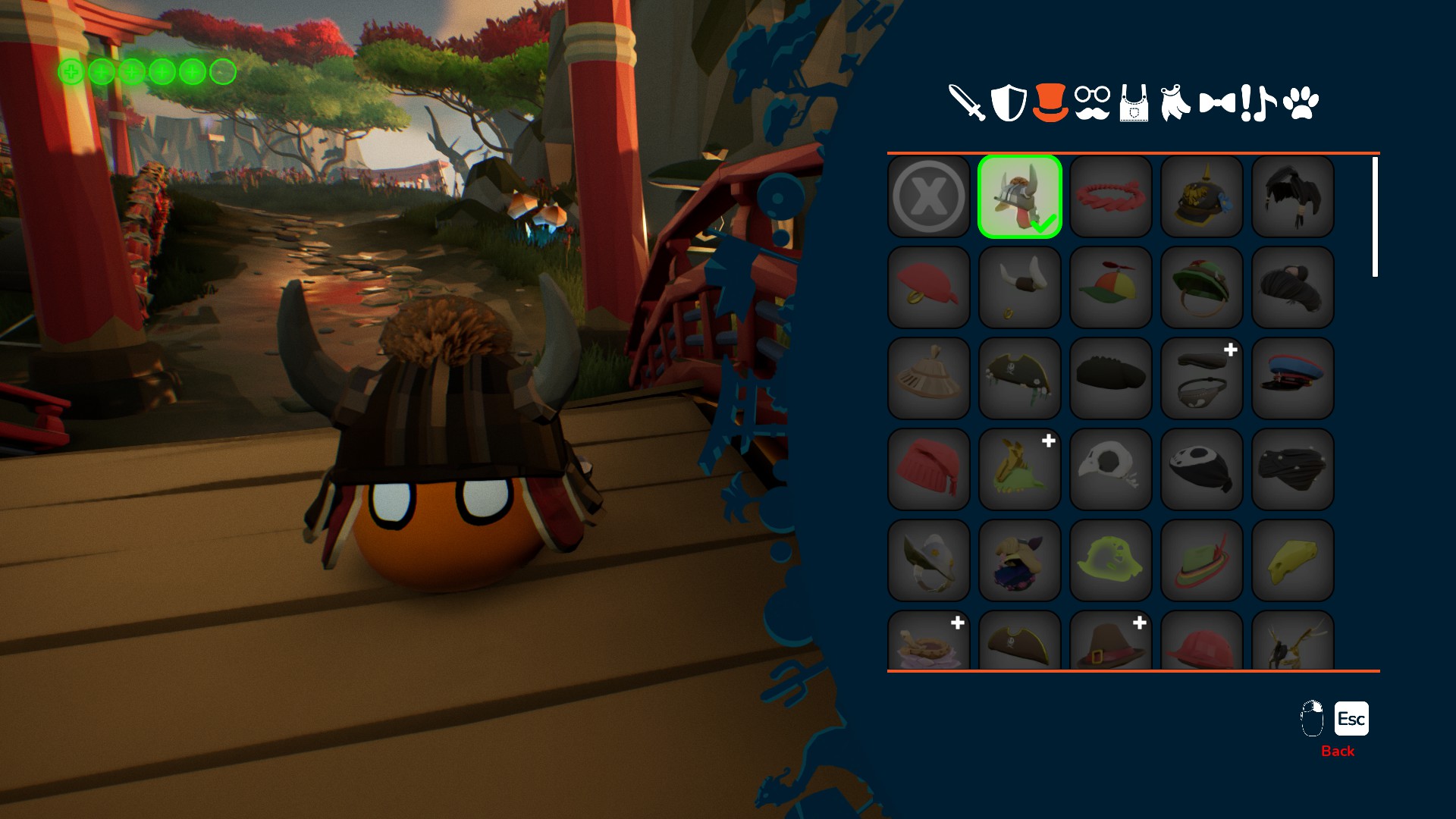Screen dimensions: 1456x819
Task: Equip the green feathered alpine hat
Action: 1202,560
